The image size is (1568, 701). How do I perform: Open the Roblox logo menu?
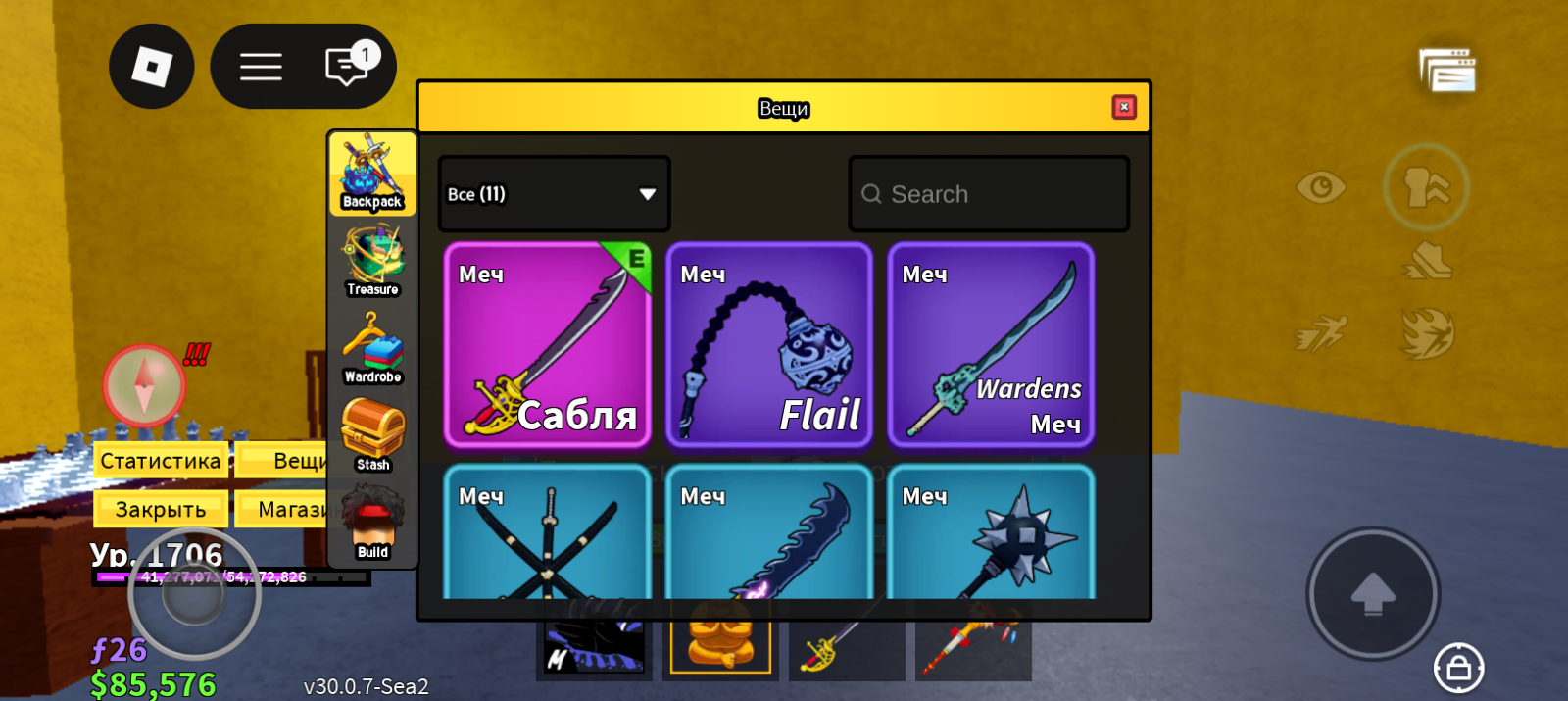coord(152,67)
